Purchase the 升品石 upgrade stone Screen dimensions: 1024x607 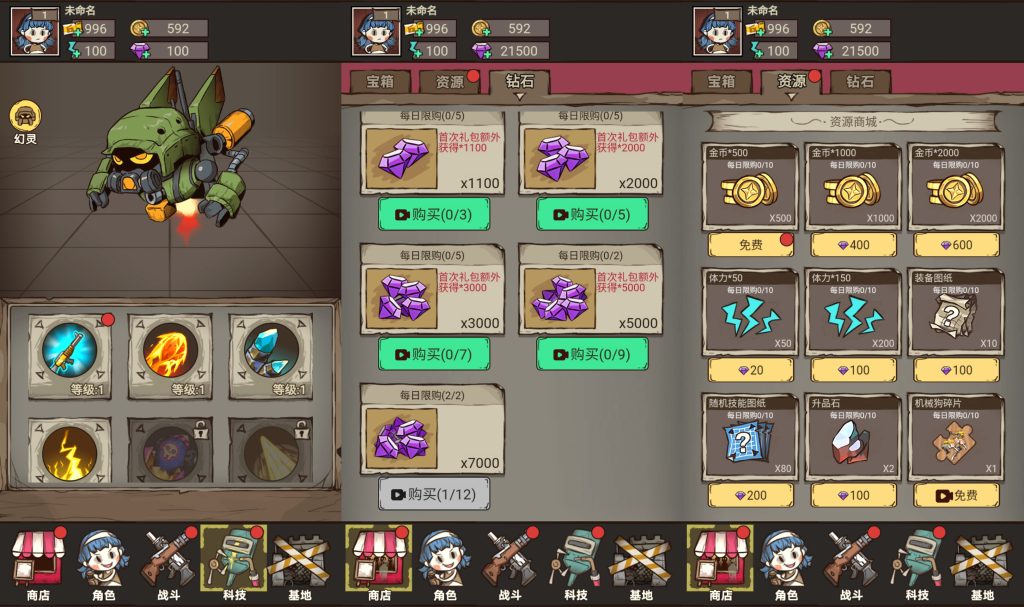pyautogui.click(x=853, y=495)
